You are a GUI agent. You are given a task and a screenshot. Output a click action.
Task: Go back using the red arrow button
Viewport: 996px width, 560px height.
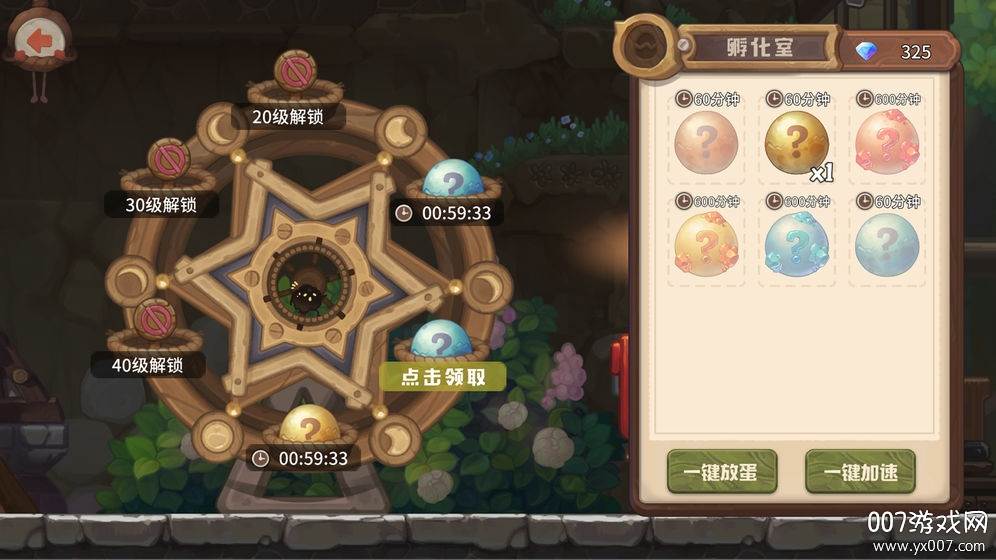point(39,42)
